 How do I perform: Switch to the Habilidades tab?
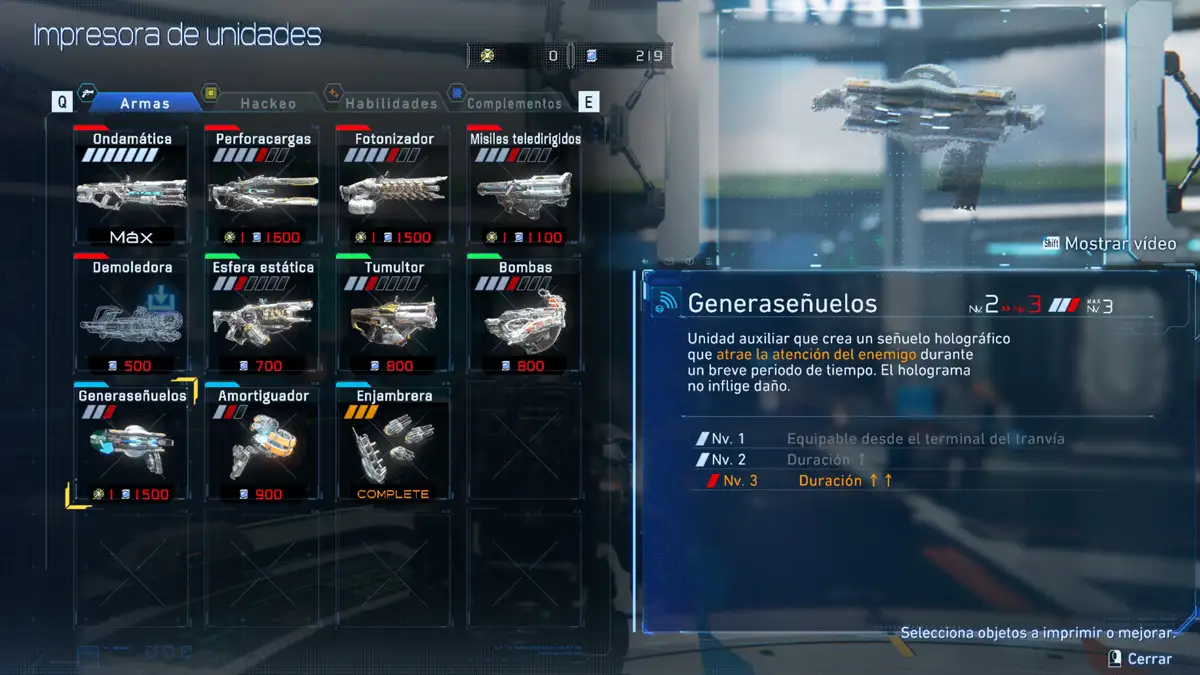point(390,102)
